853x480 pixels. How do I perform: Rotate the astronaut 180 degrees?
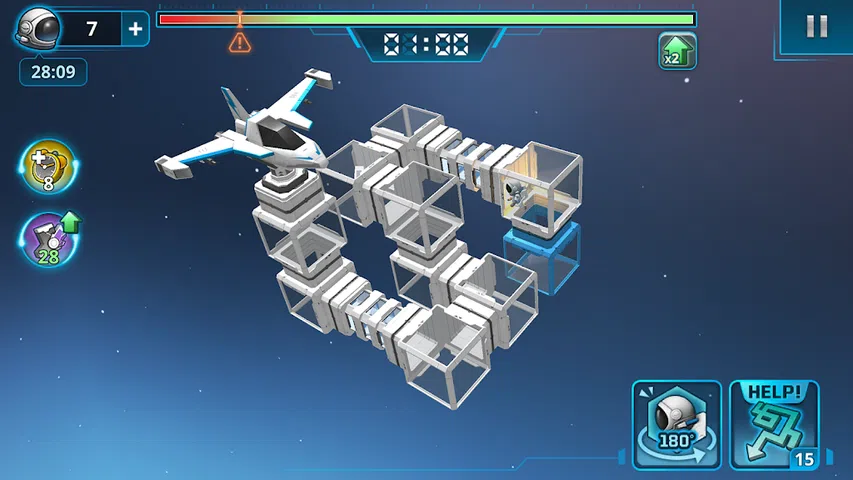676,424
